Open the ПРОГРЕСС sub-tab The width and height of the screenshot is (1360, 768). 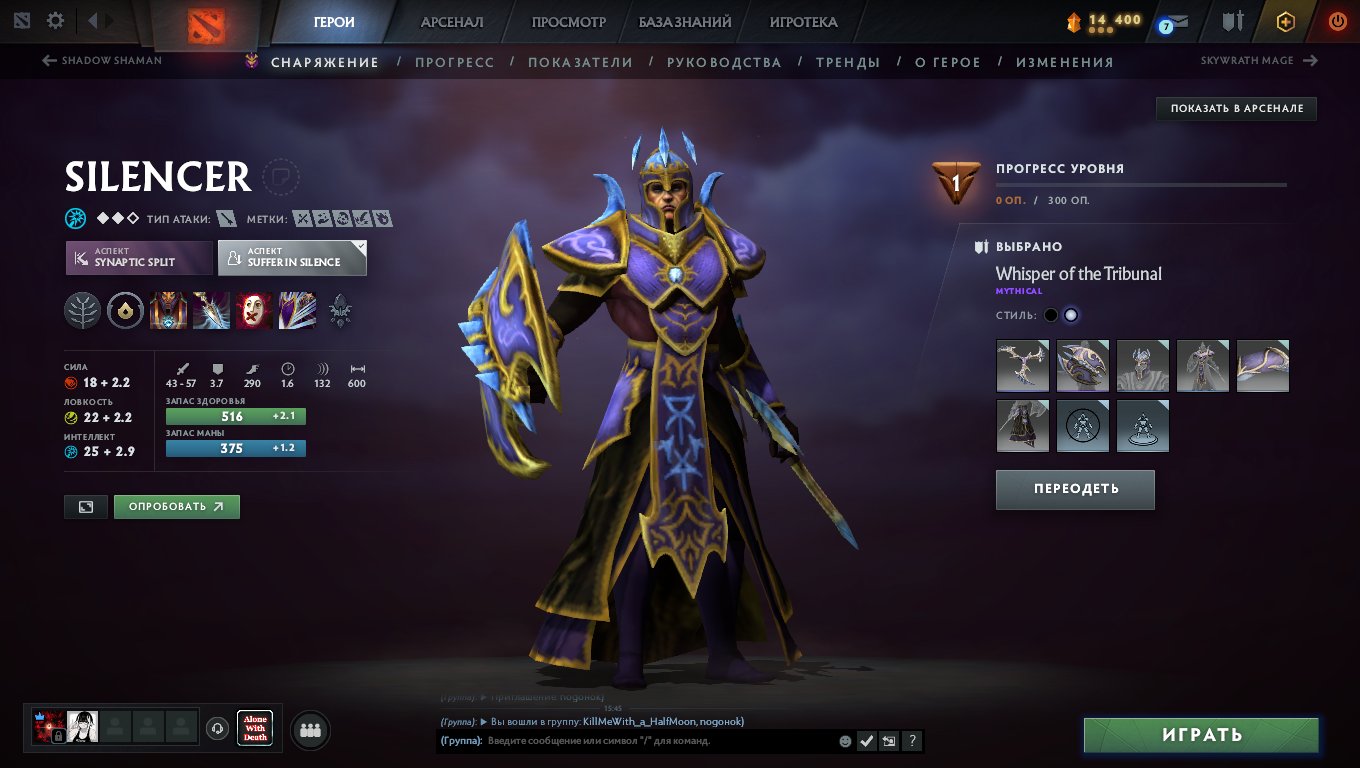pyautogui.click(x=455, y=61)
